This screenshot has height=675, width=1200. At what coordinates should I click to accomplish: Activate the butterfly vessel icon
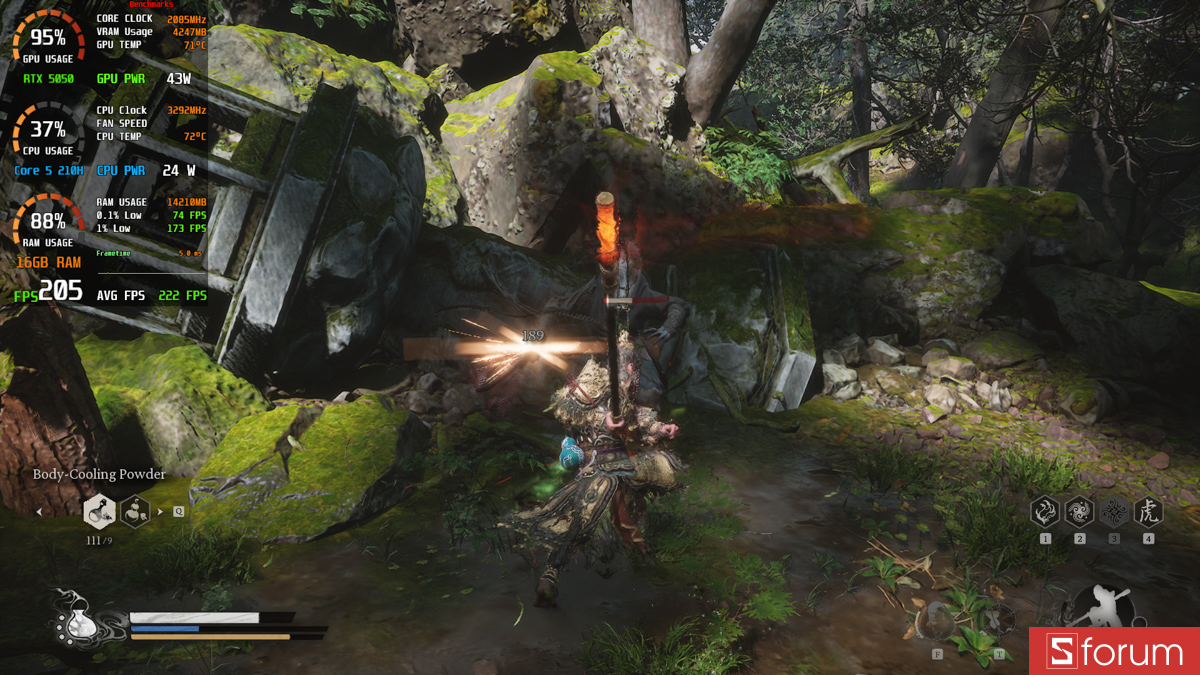(998, 620)
